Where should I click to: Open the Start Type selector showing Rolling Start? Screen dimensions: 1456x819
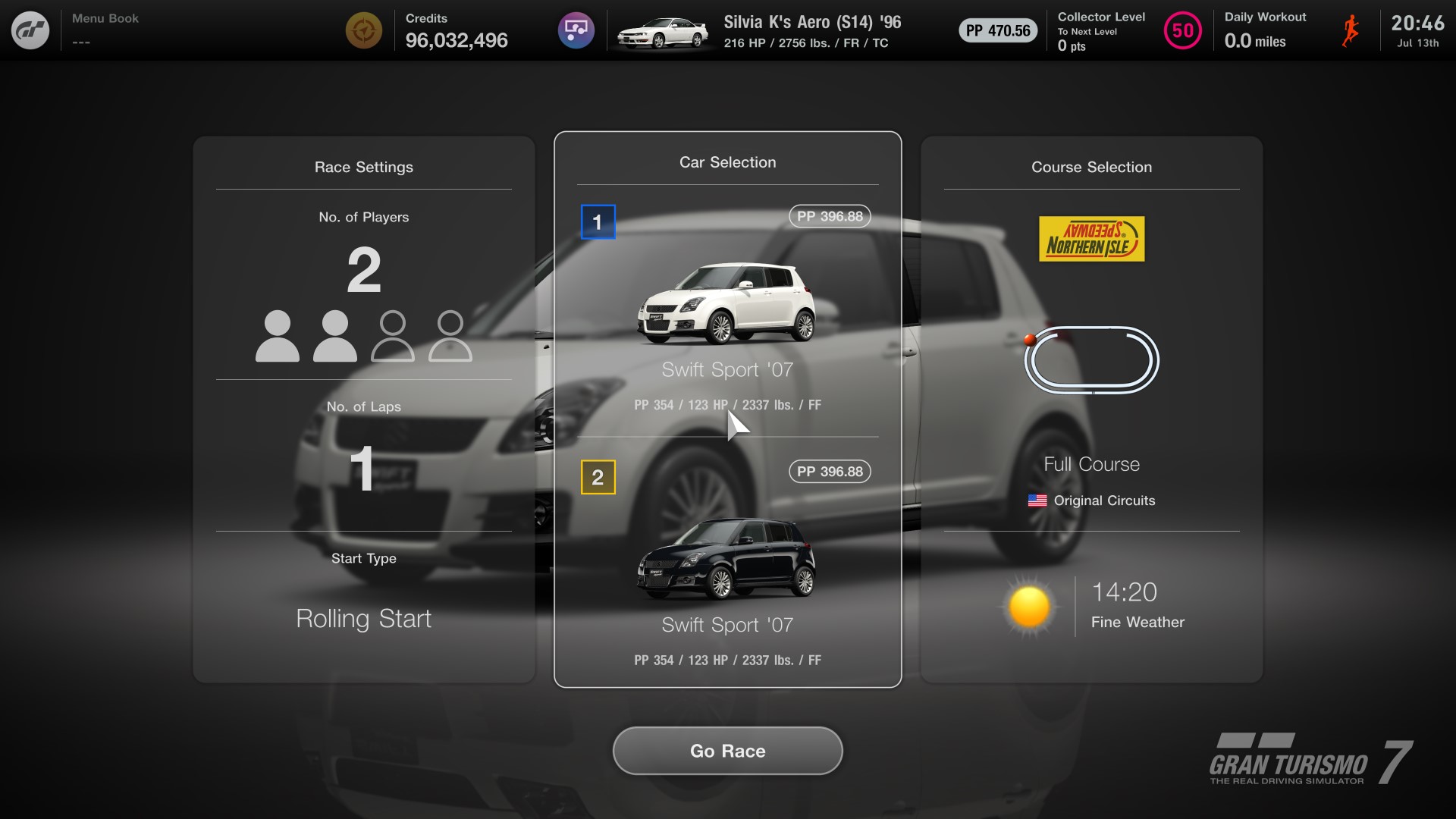tap(364, 618)
